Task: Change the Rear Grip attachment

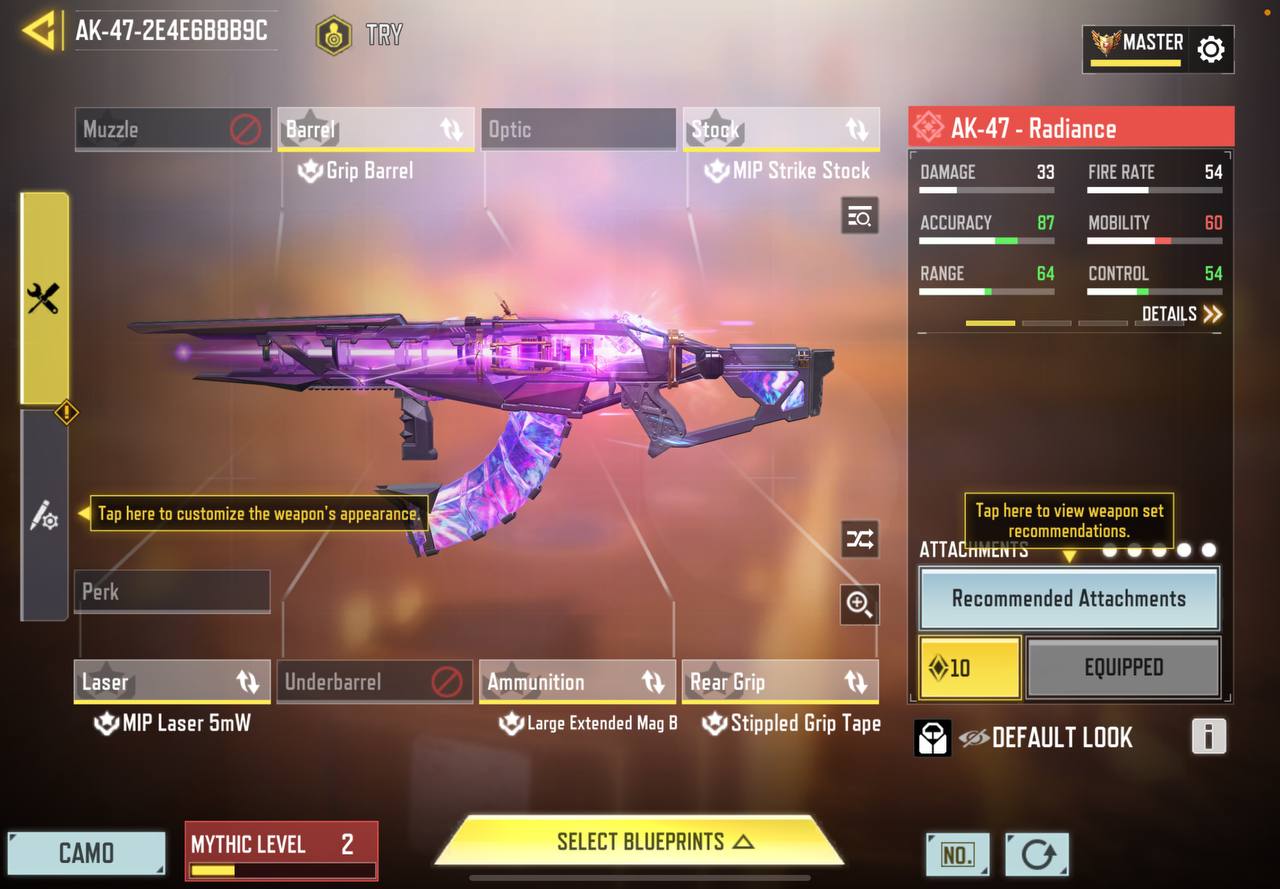Action: click(780, 682)
